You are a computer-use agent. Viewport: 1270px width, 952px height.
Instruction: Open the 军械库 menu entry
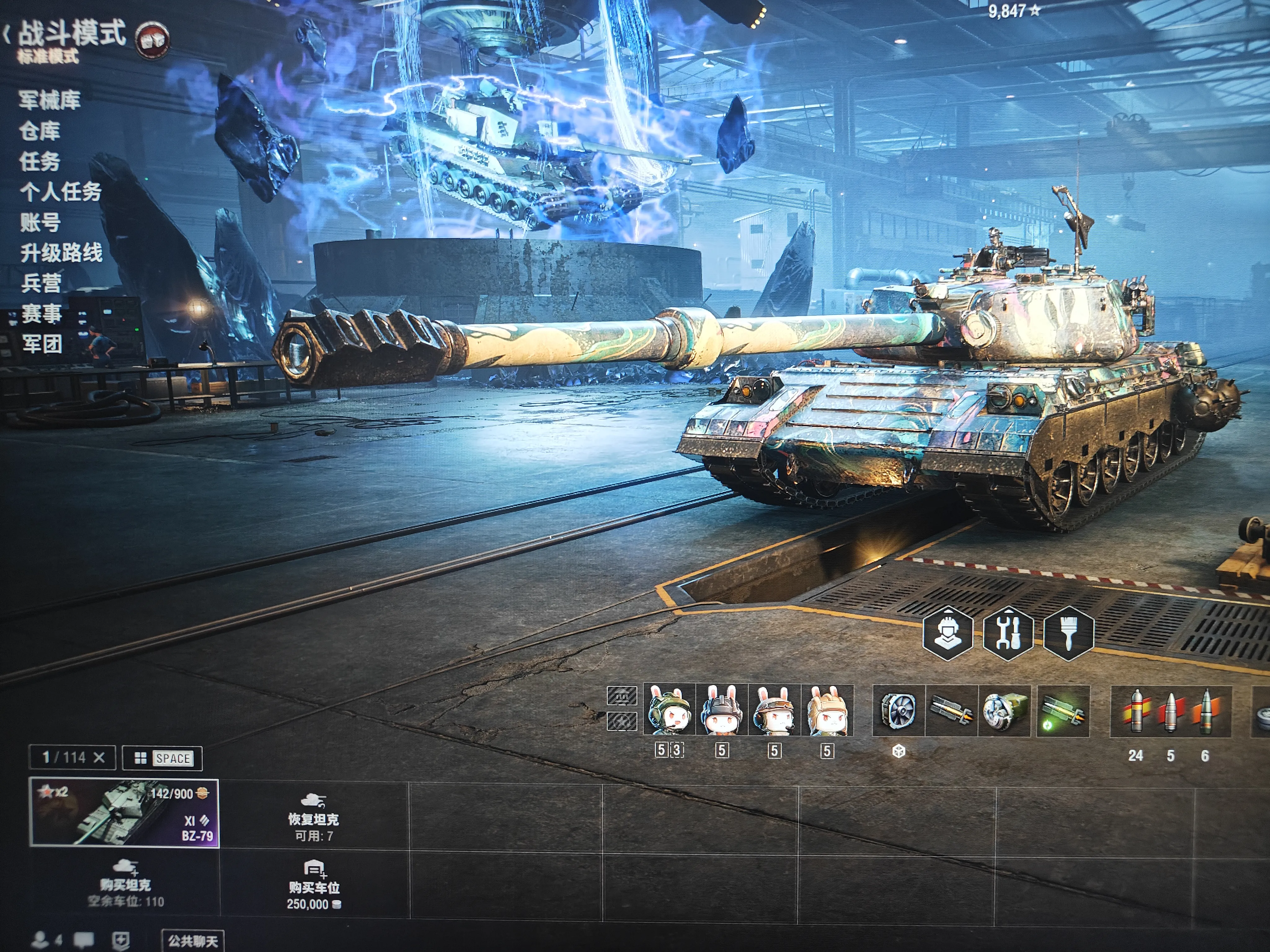(49, 100)
